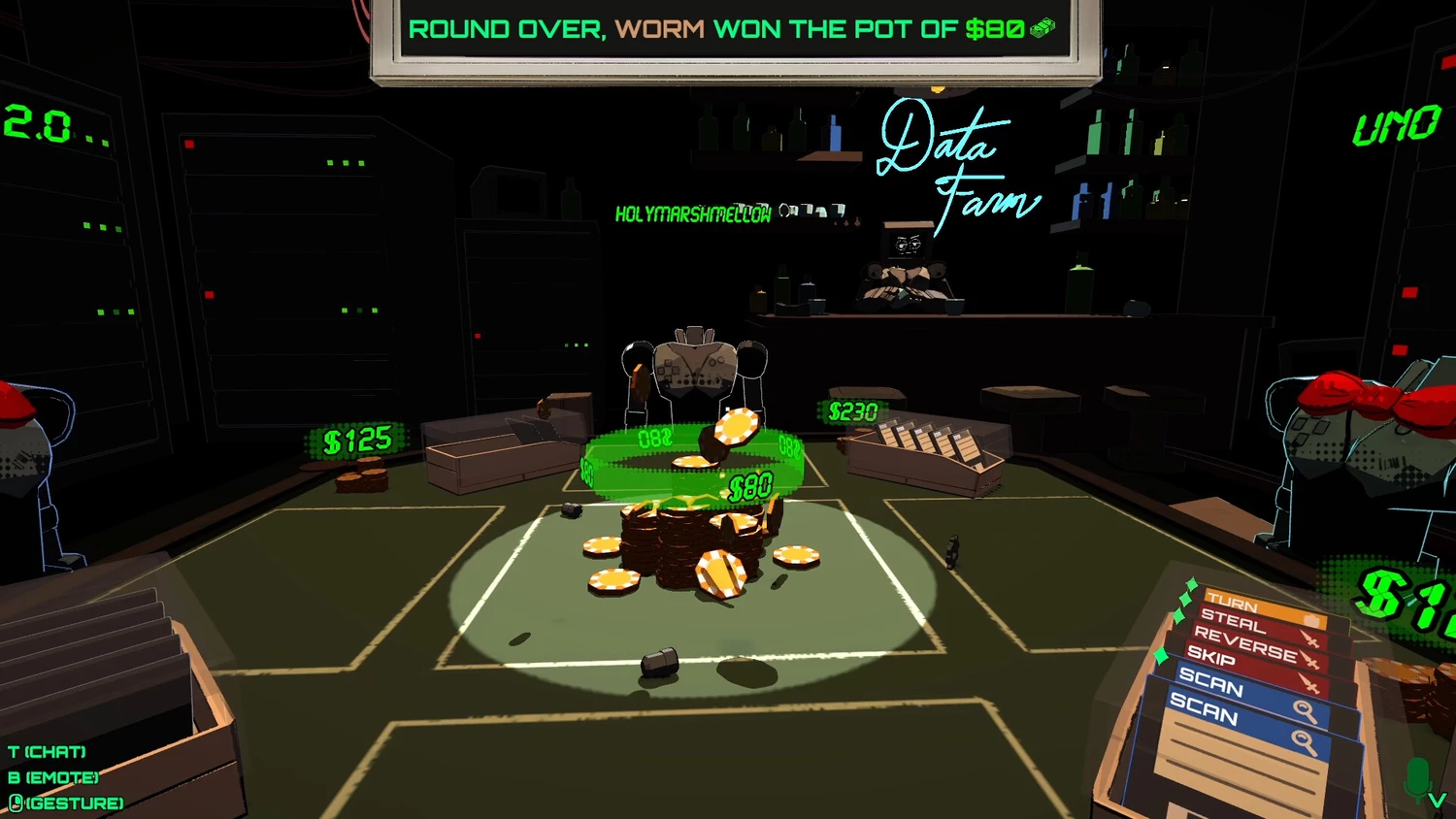
Task: Choose the REVERSE card
Action: 1246,643
